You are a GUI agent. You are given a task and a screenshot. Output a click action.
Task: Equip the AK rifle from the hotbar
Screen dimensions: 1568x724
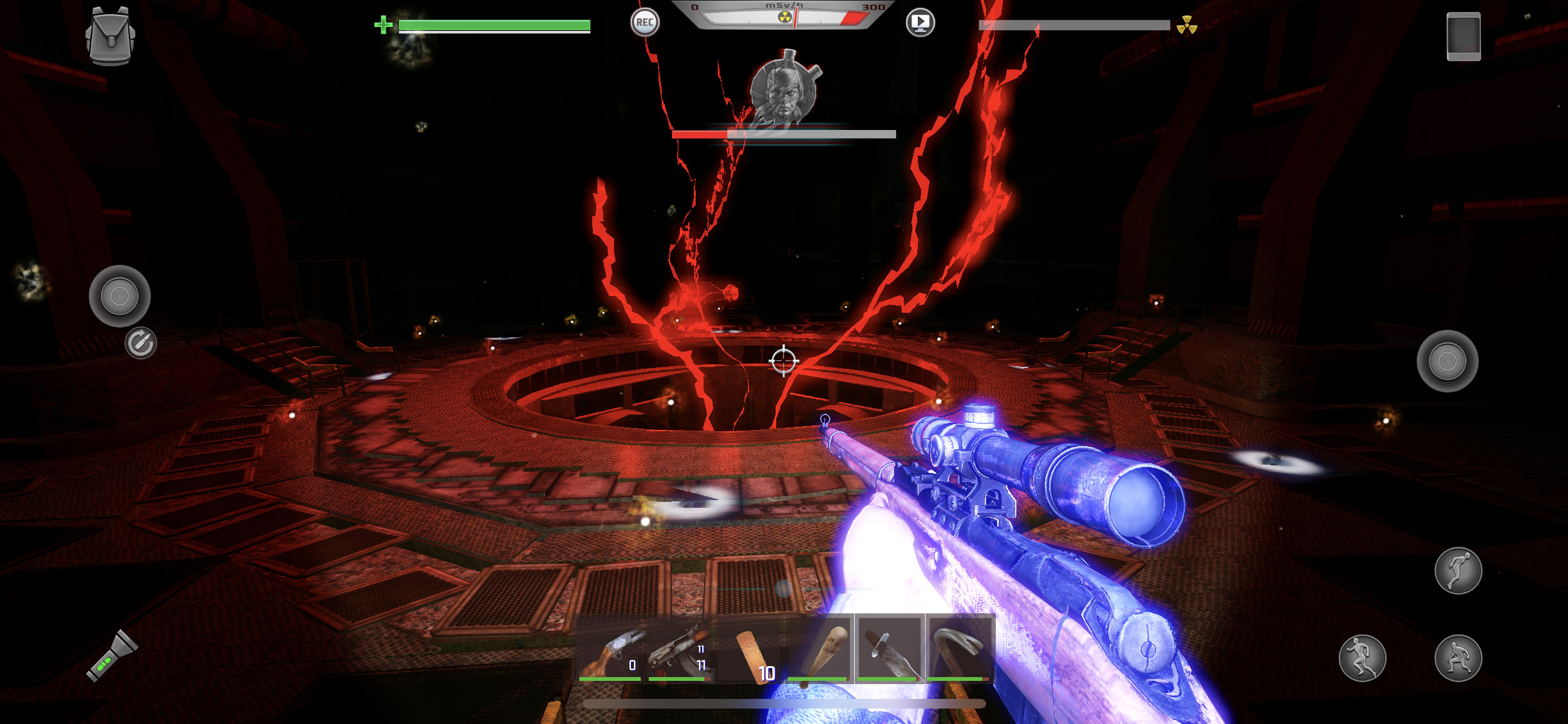coord(680,650)
